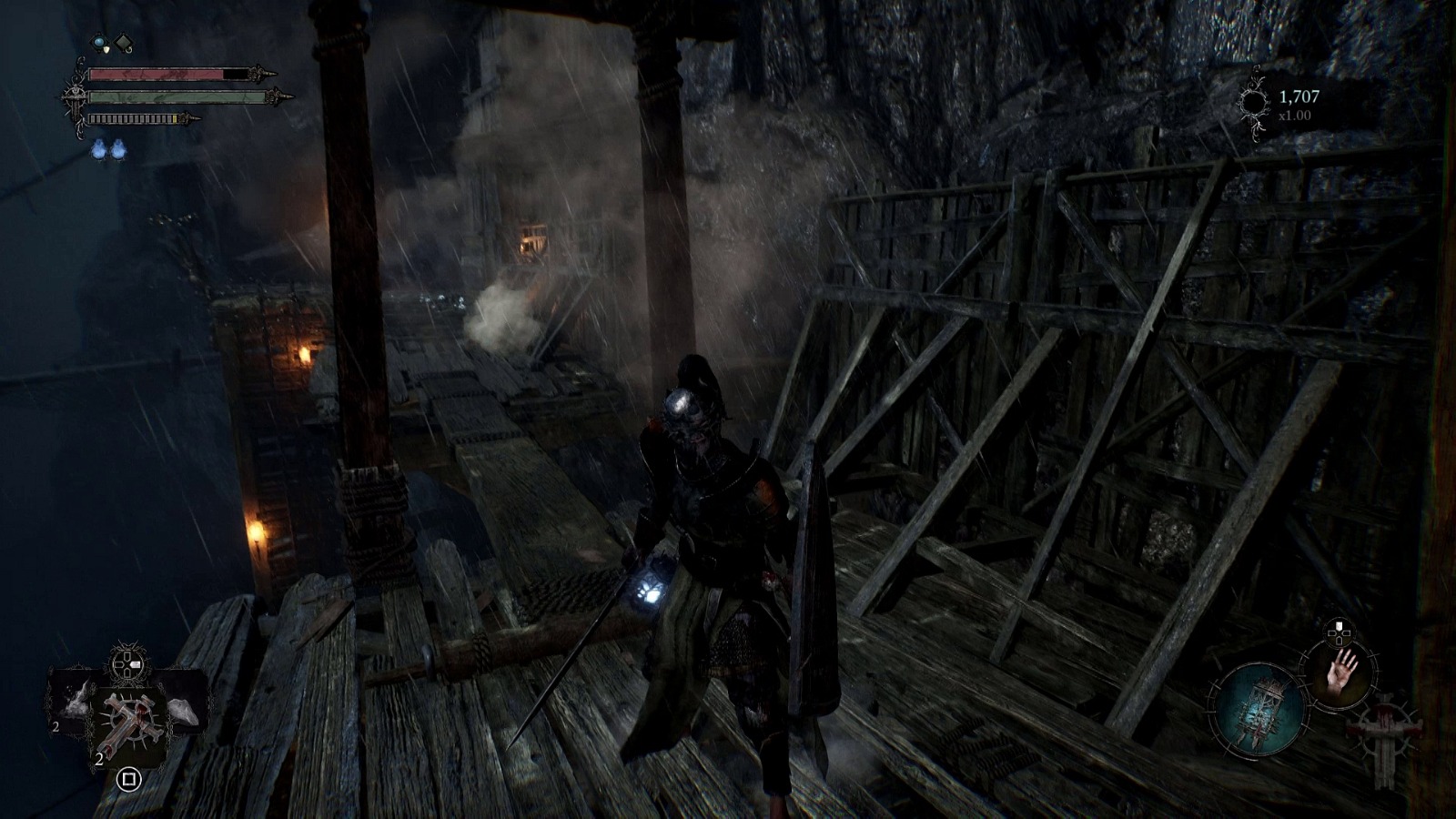Activate the square button prompt
Image resolution: width=1456 pixels, height=819 pixels.
129,780
